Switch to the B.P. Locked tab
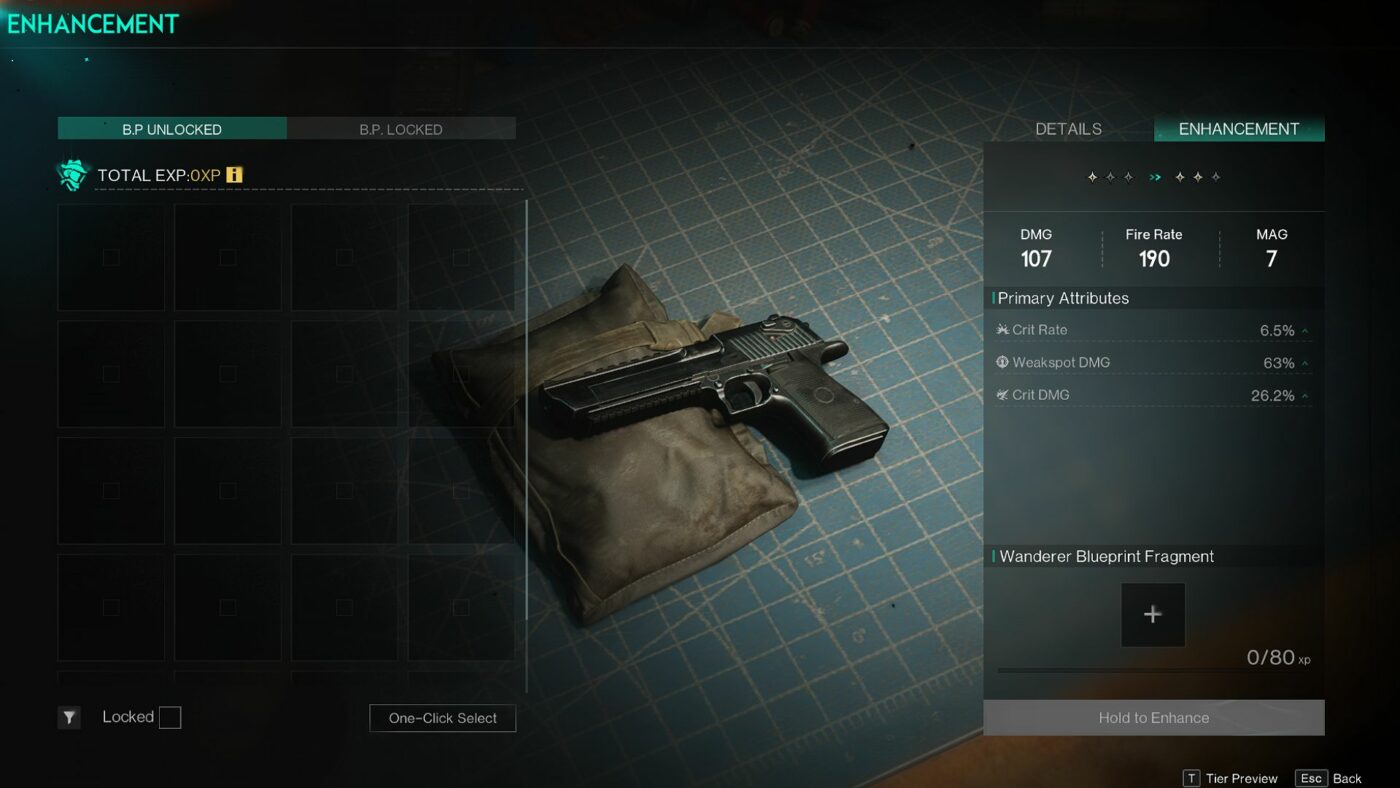1400x788 pixels. pyautogui.click(x=401, y=129)
